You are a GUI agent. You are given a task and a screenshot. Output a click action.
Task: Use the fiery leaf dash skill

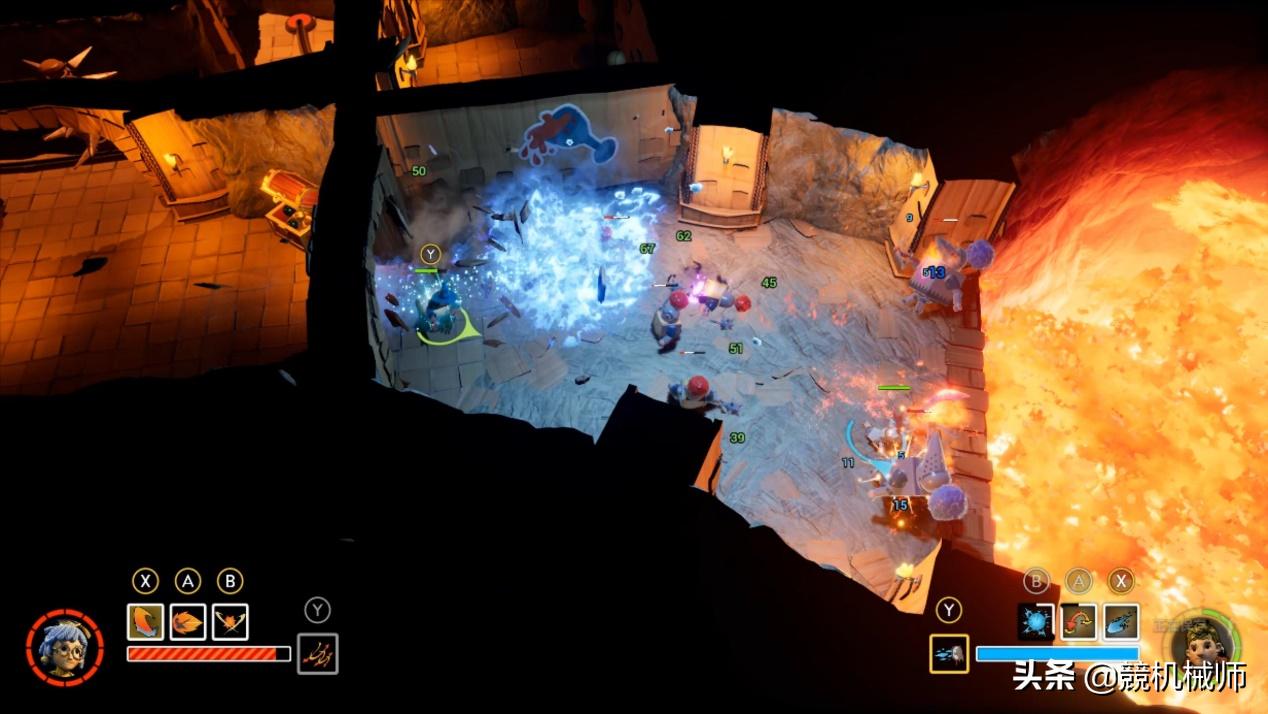coord(188,622)
